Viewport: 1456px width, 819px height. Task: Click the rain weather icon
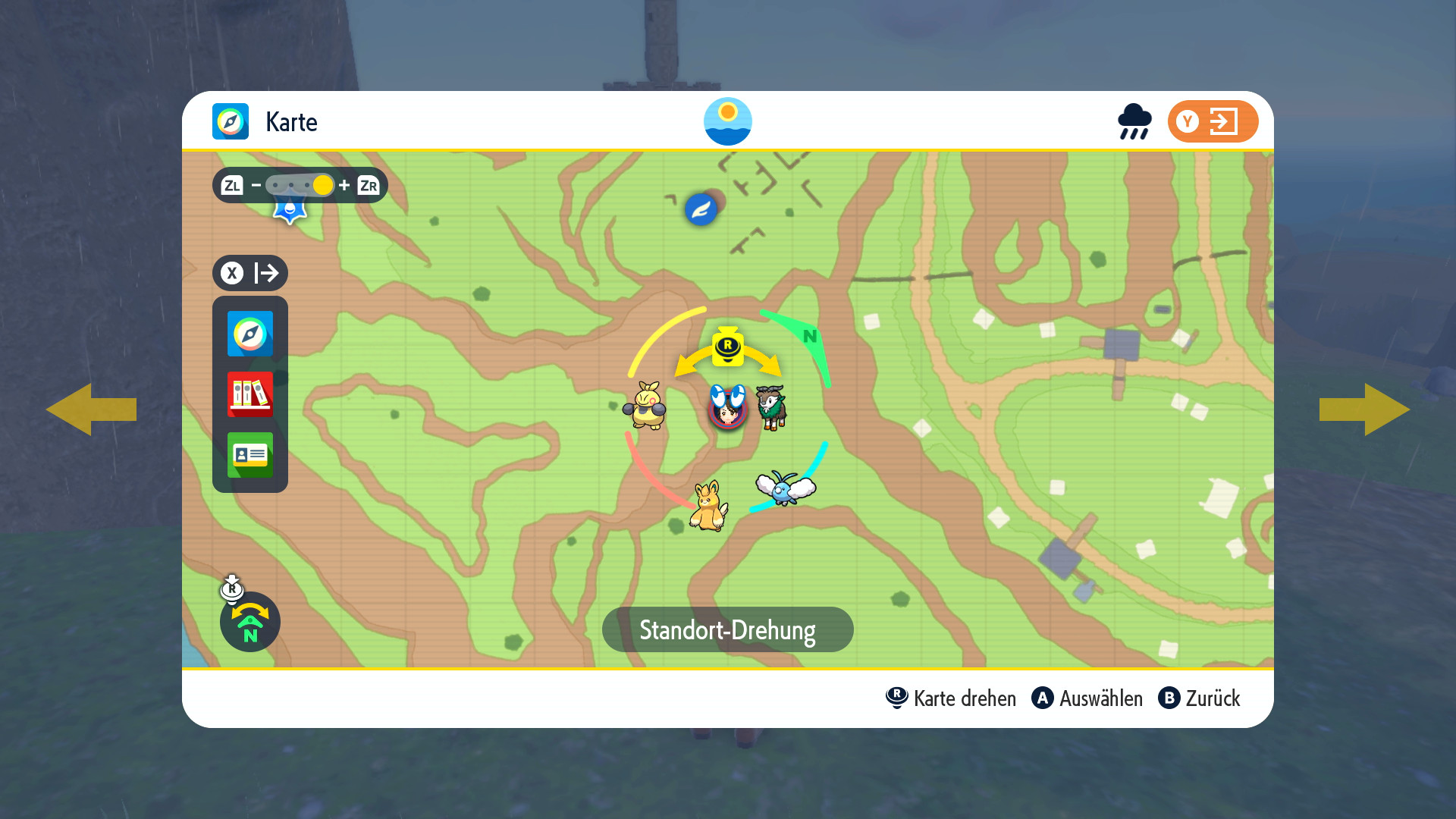[1134, 121]
